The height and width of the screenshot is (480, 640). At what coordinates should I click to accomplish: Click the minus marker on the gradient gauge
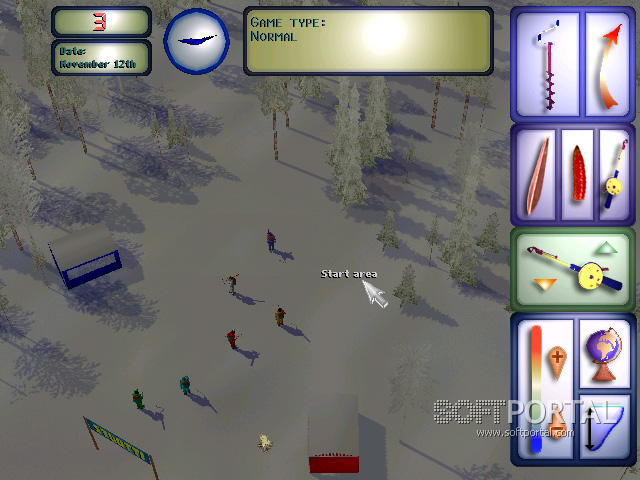[x=555, y=424]
